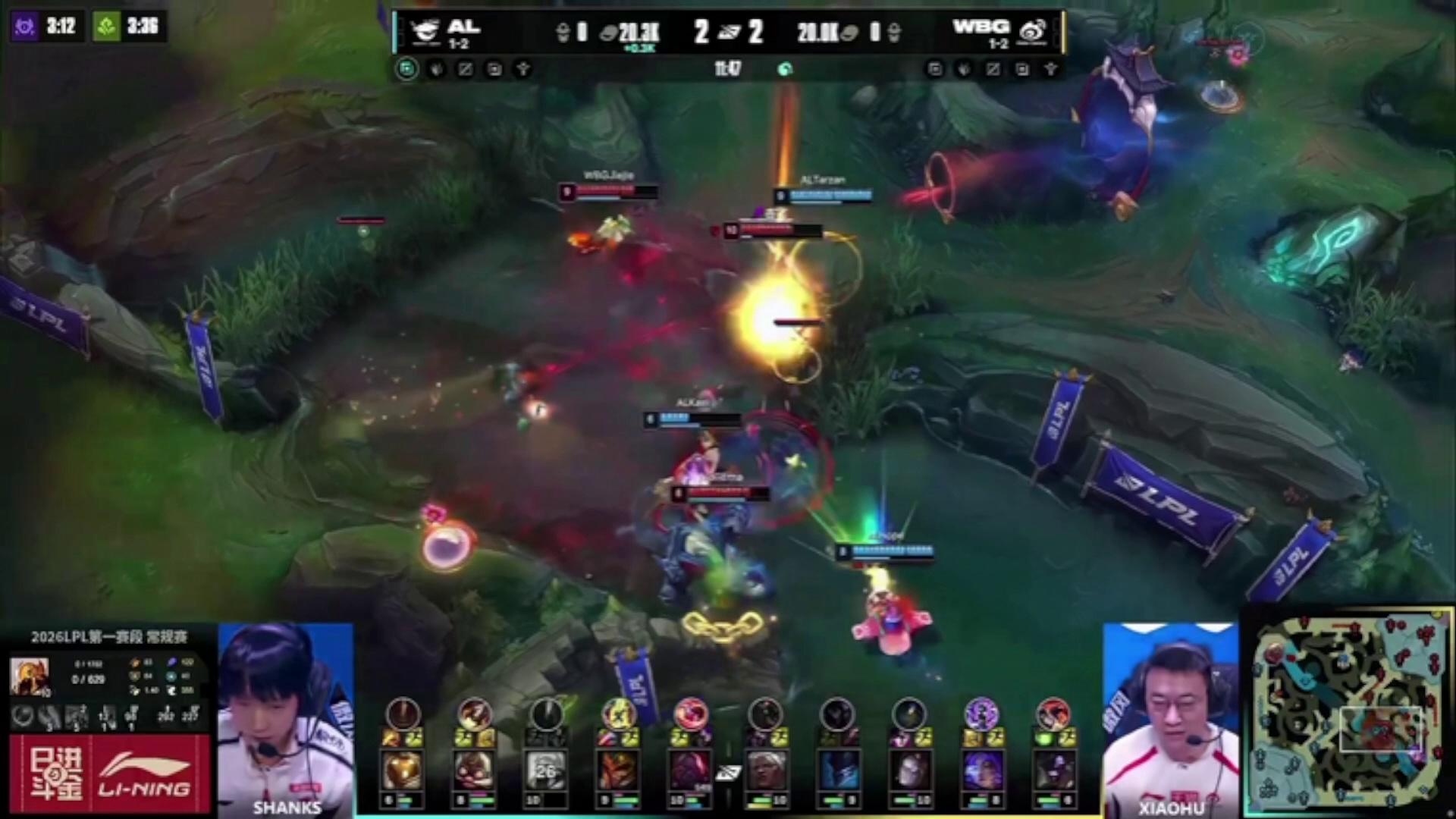
Task: Select the white-haired champion portrait
Action: click(x=765, y=770)
